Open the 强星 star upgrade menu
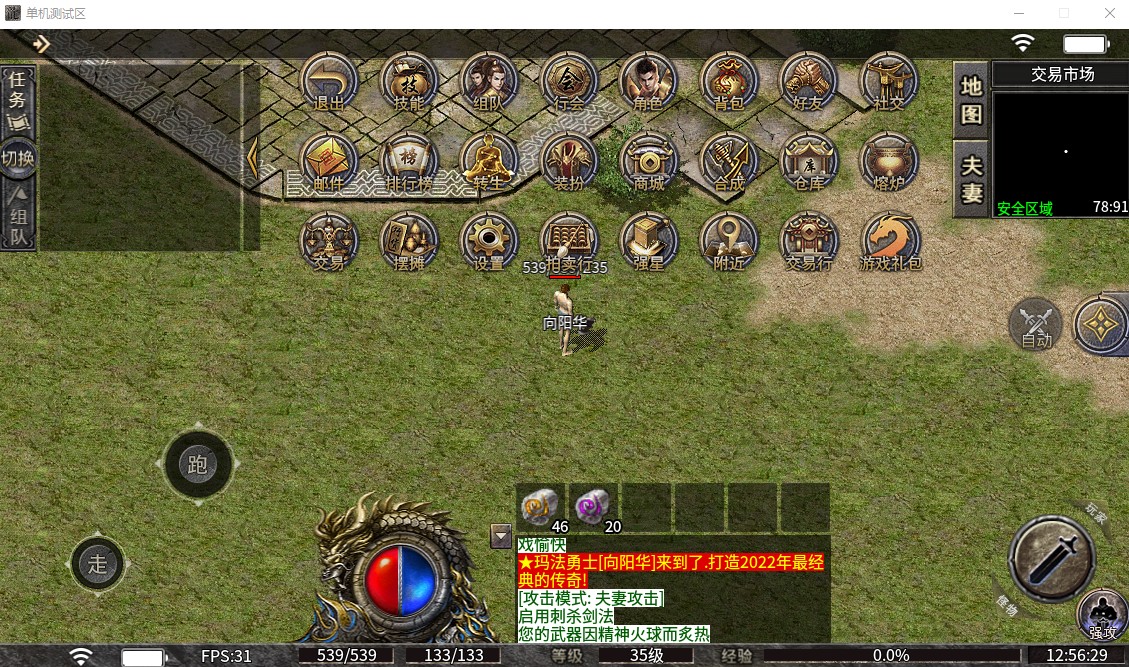 pos(649,241)
